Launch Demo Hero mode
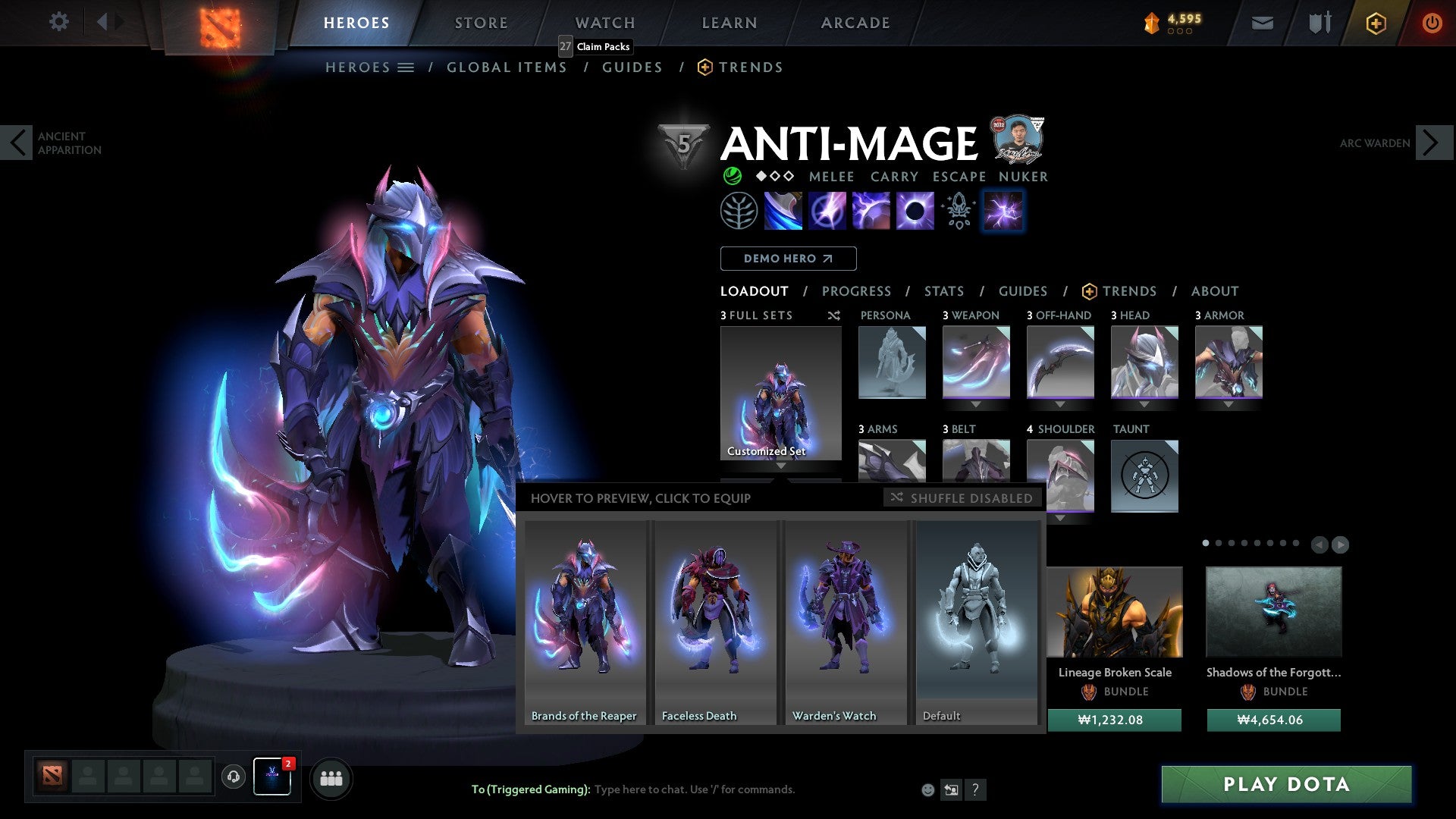 pos(788,259)
